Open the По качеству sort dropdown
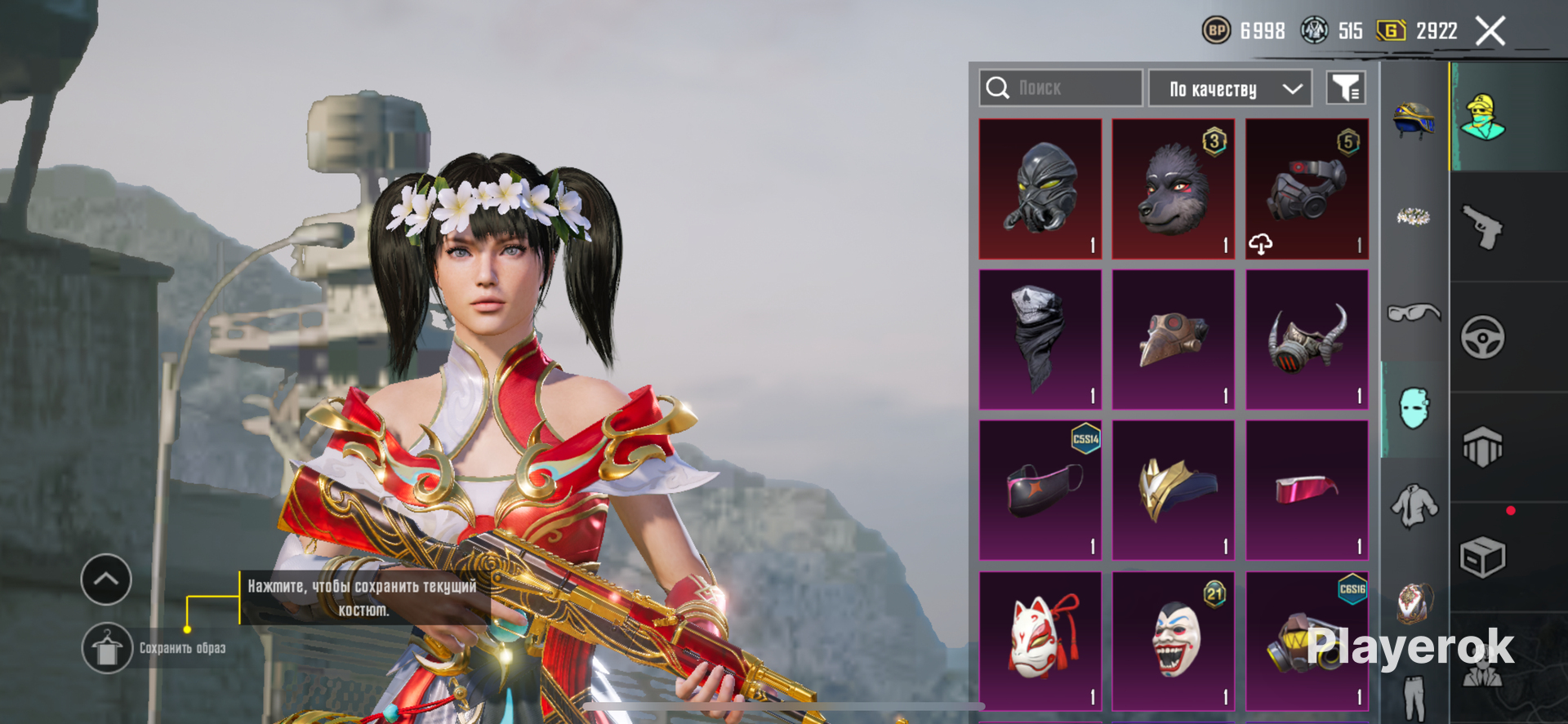Image resolution: width=1568 pixels, height=724 pixels. click(x=1230, y=89)
